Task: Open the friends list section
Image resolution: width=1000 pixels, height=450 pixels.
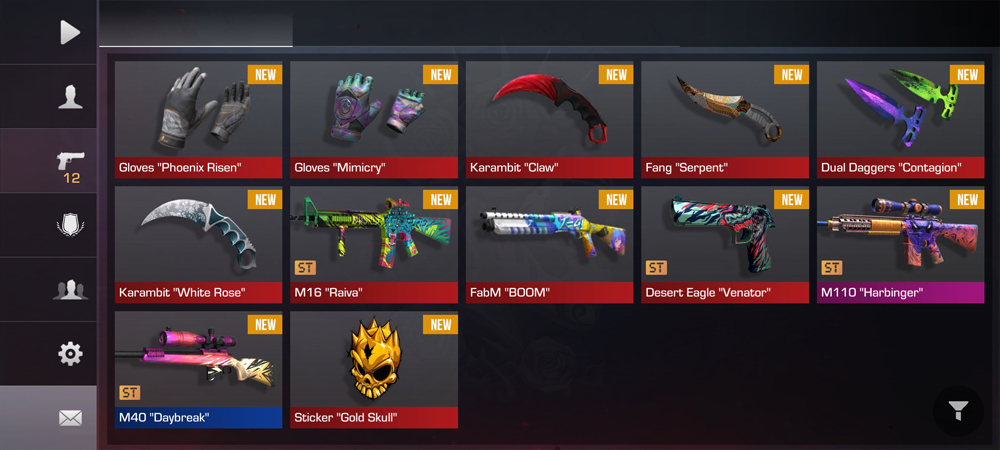Action: click(69, 290)
